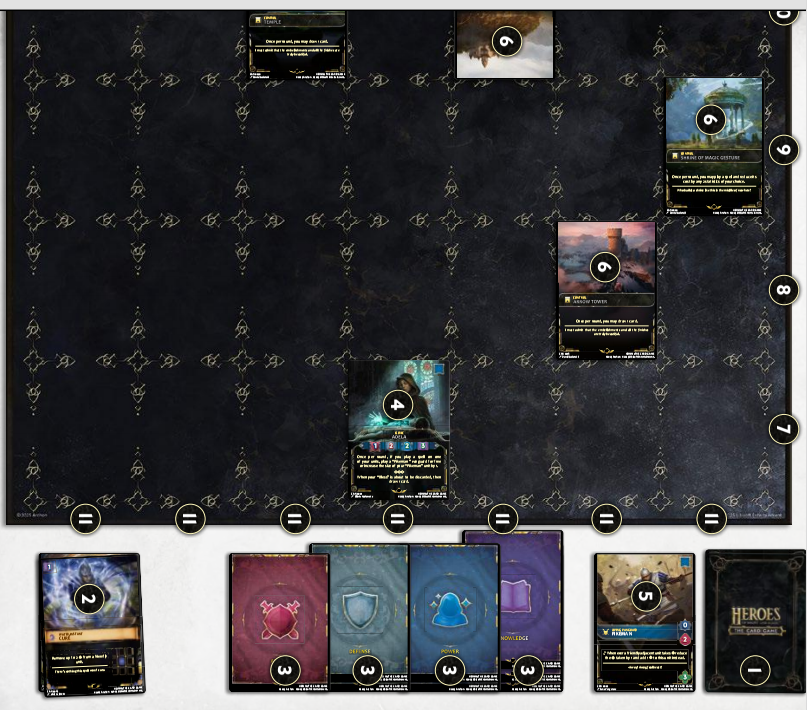Choose the purple Knowledge book card
The width and height of the screenshot is (807, 710).
[530, 600]
